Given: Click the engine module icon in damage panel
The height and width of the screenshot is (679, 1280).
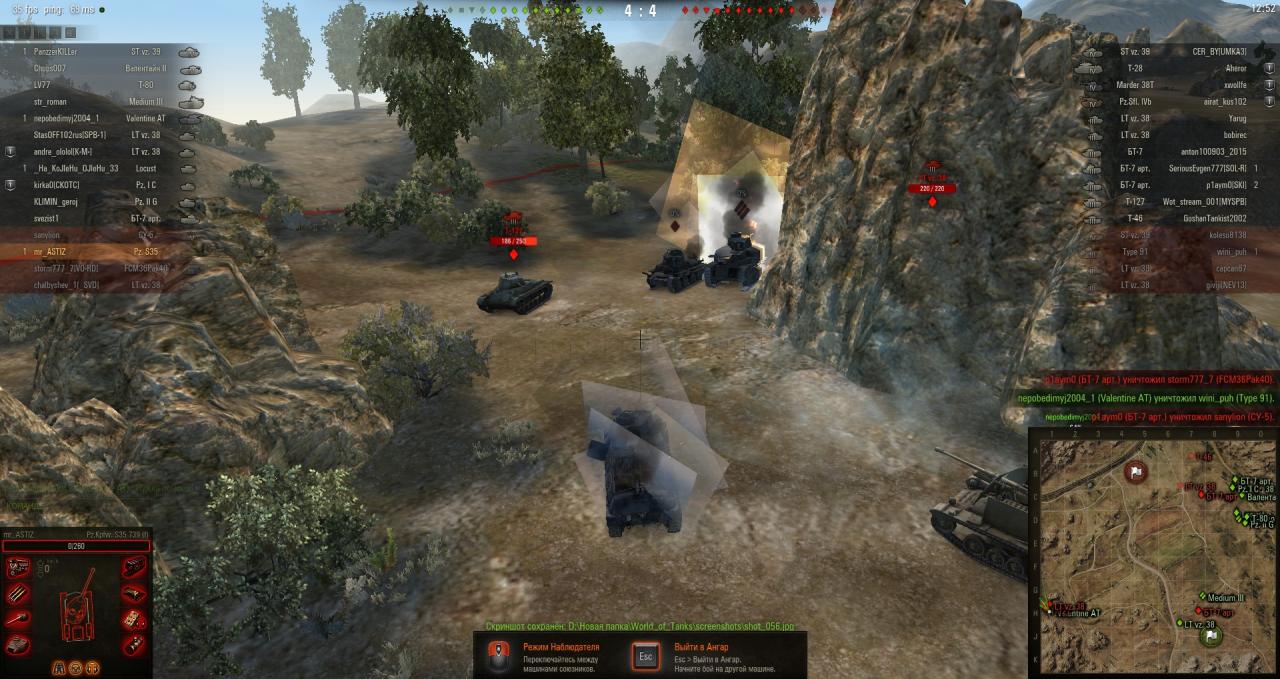Looking at the screenshot, I should coord(18,569).
